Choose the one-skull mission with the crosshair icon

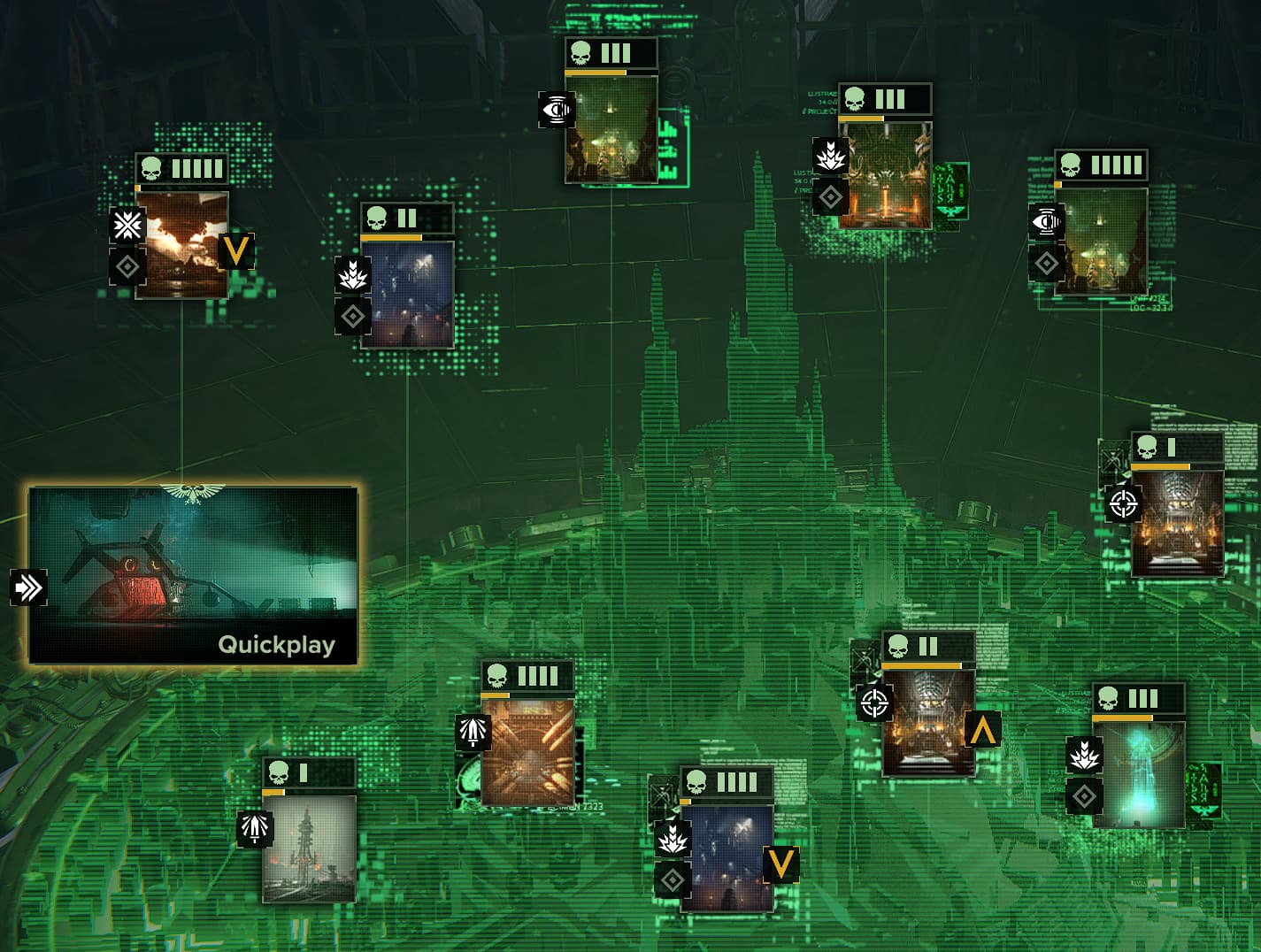pyautogui.click(x=1177, y=523)
